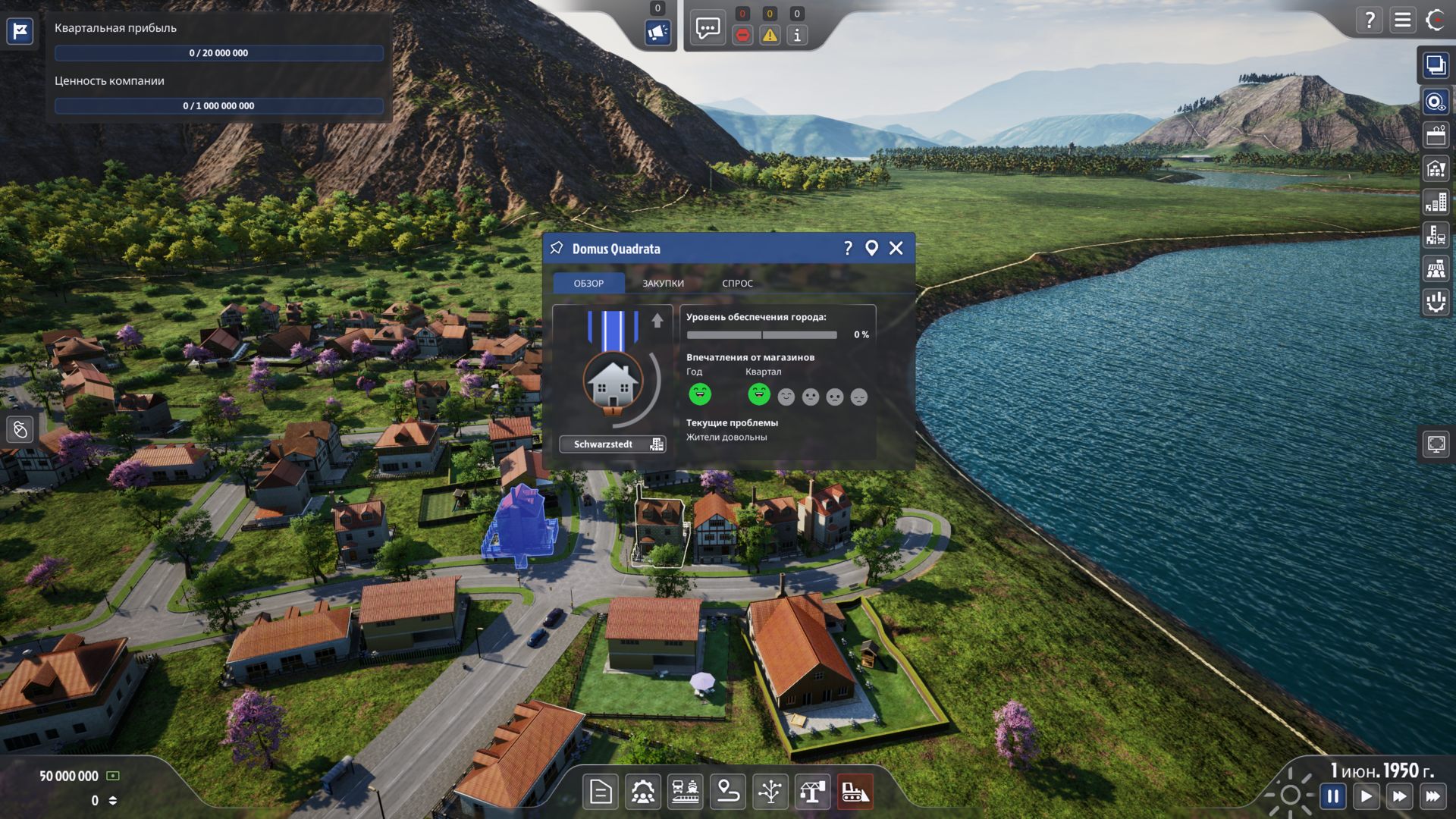Select the ОБЗОР tab

[x=588, y=283]
